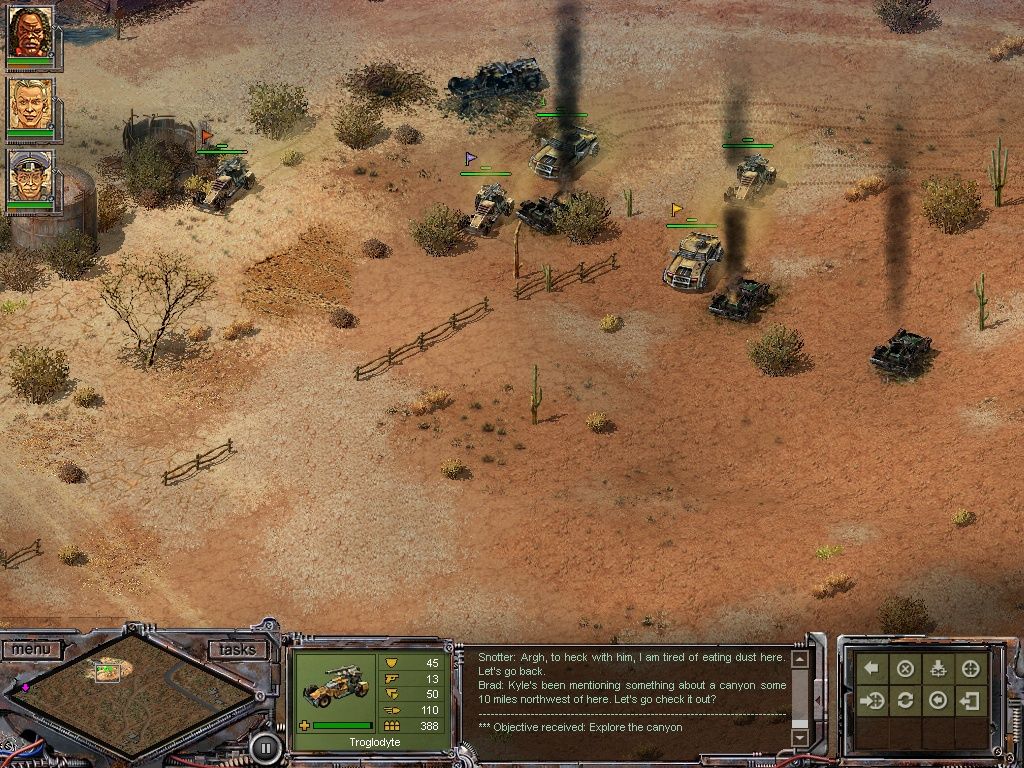Select the dreadlocked hero portrait
The height and width of the screenshot is (768, 1024).
tap(30, 33)
